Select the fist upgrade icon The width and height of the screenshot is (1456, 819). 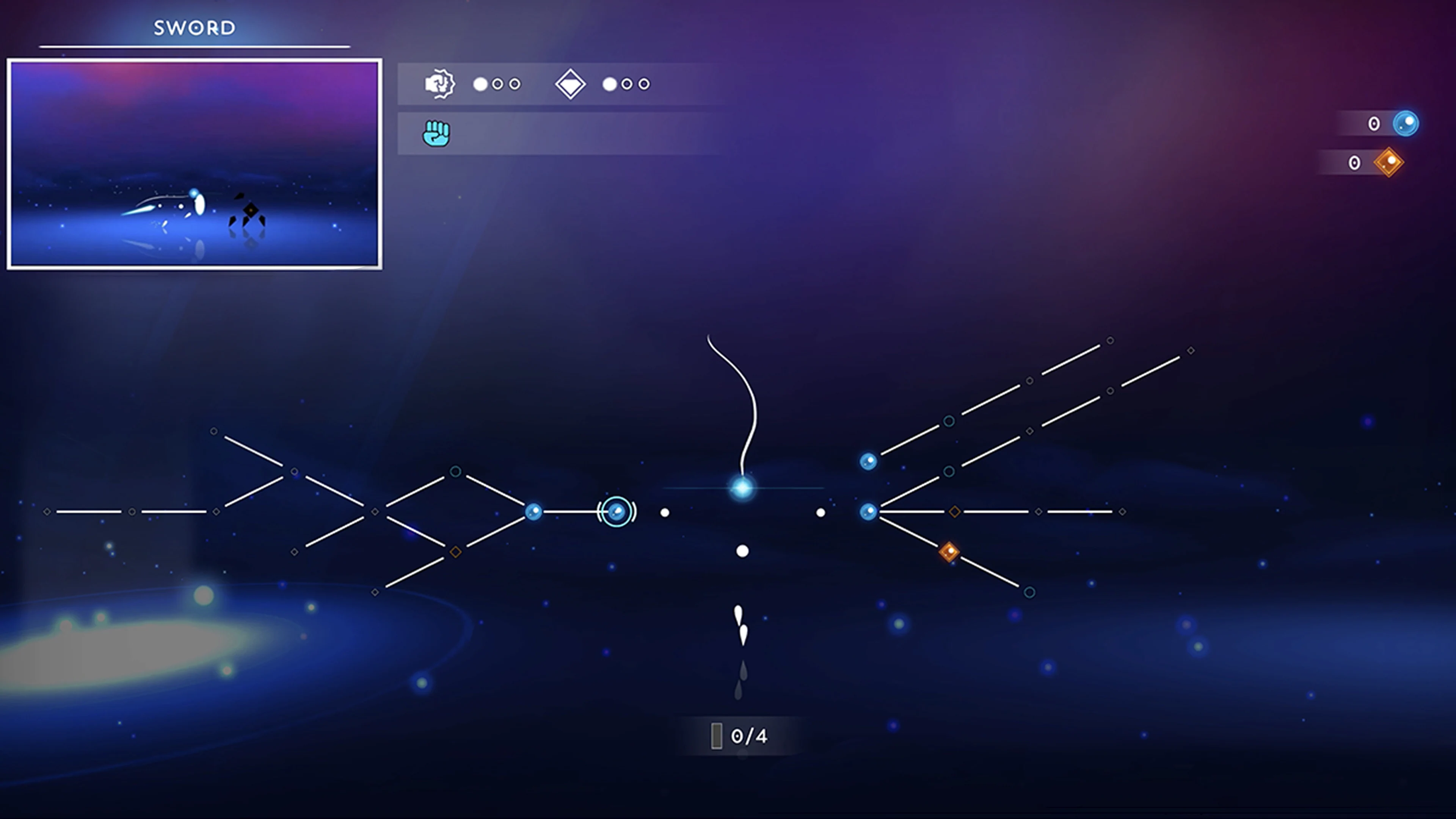[x=440, y=84]
